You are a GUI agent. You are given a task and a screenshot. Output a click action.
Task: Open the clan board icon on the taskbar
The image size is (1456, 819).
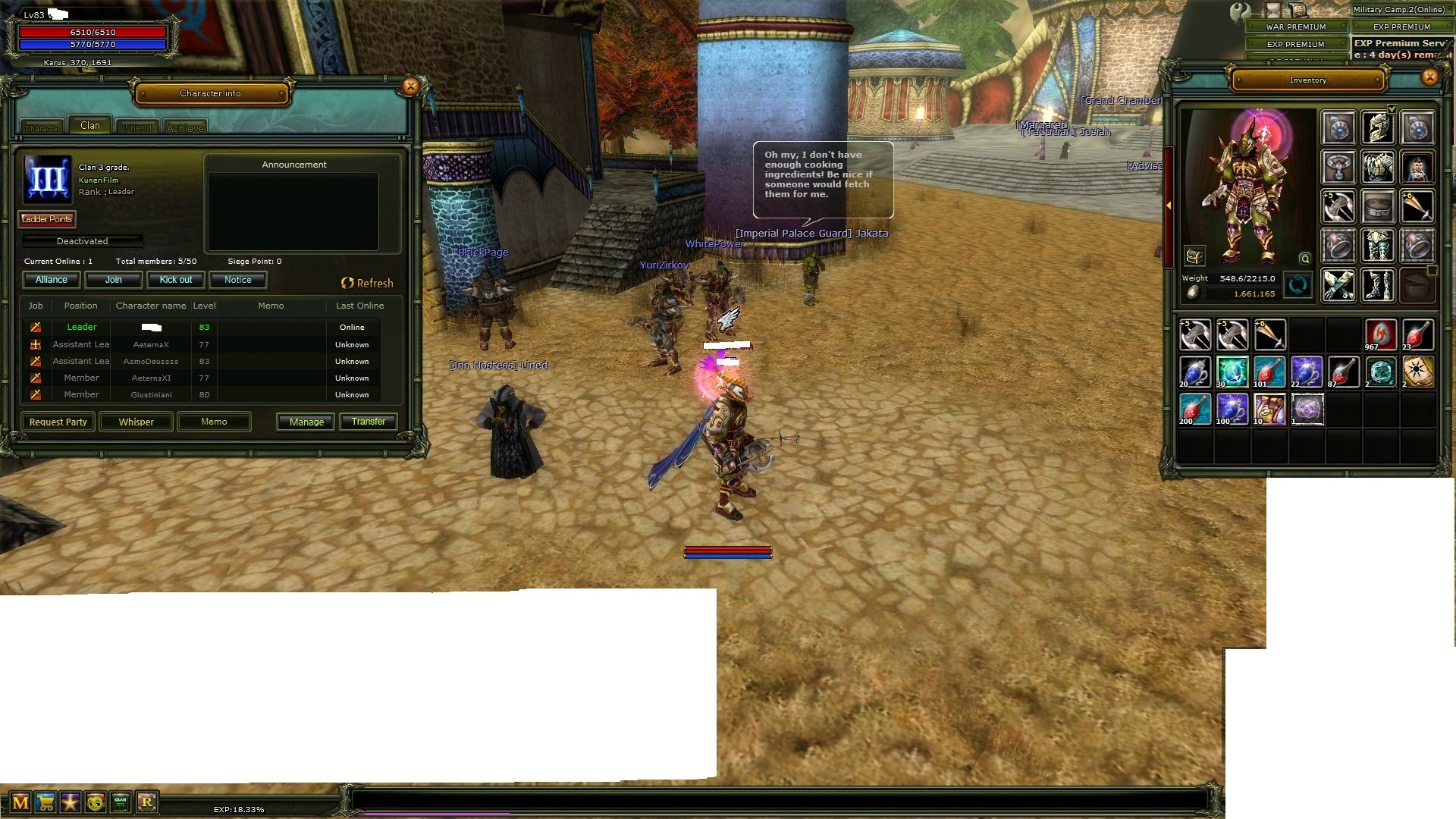(x=121, y=802)
